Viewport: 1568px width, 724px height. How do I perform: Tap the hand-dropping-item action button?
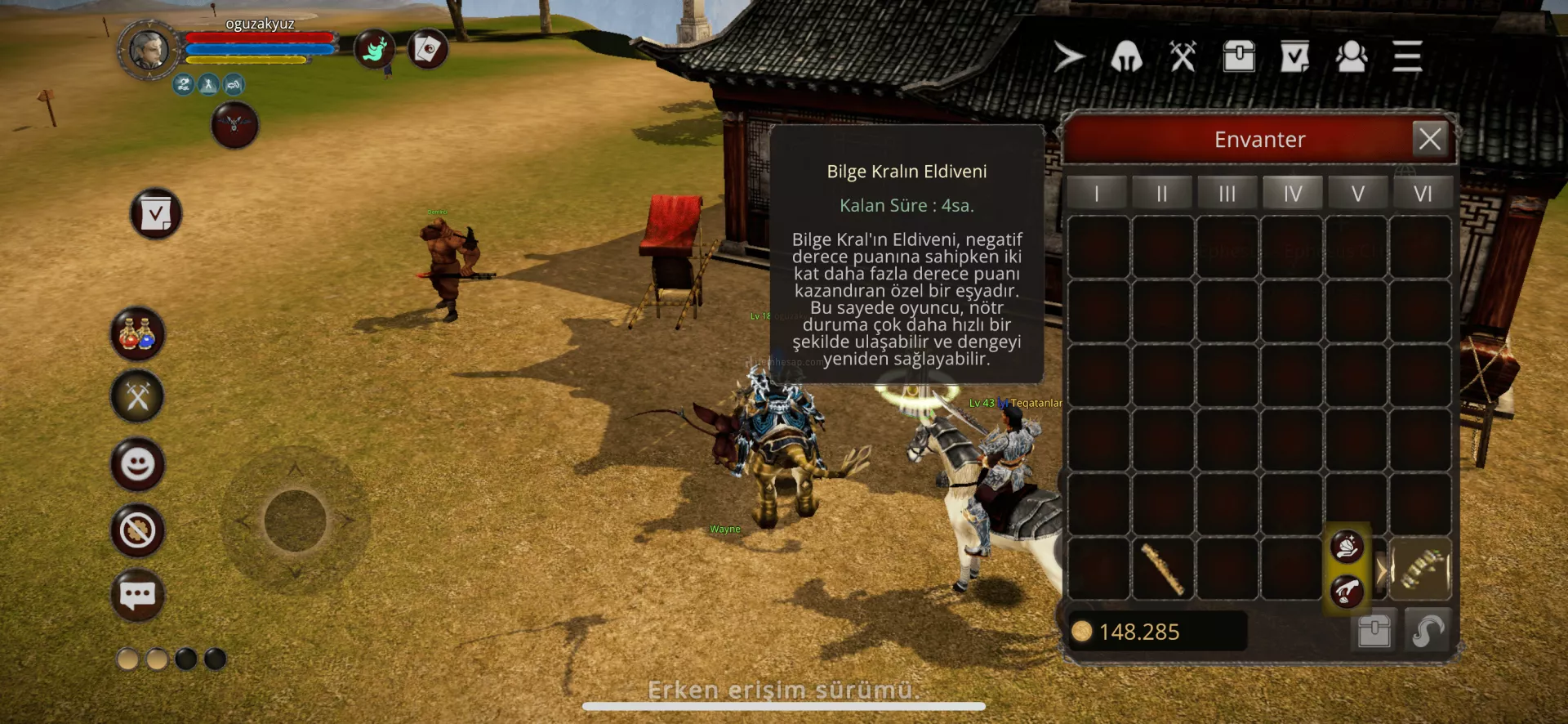(1347, 591)
